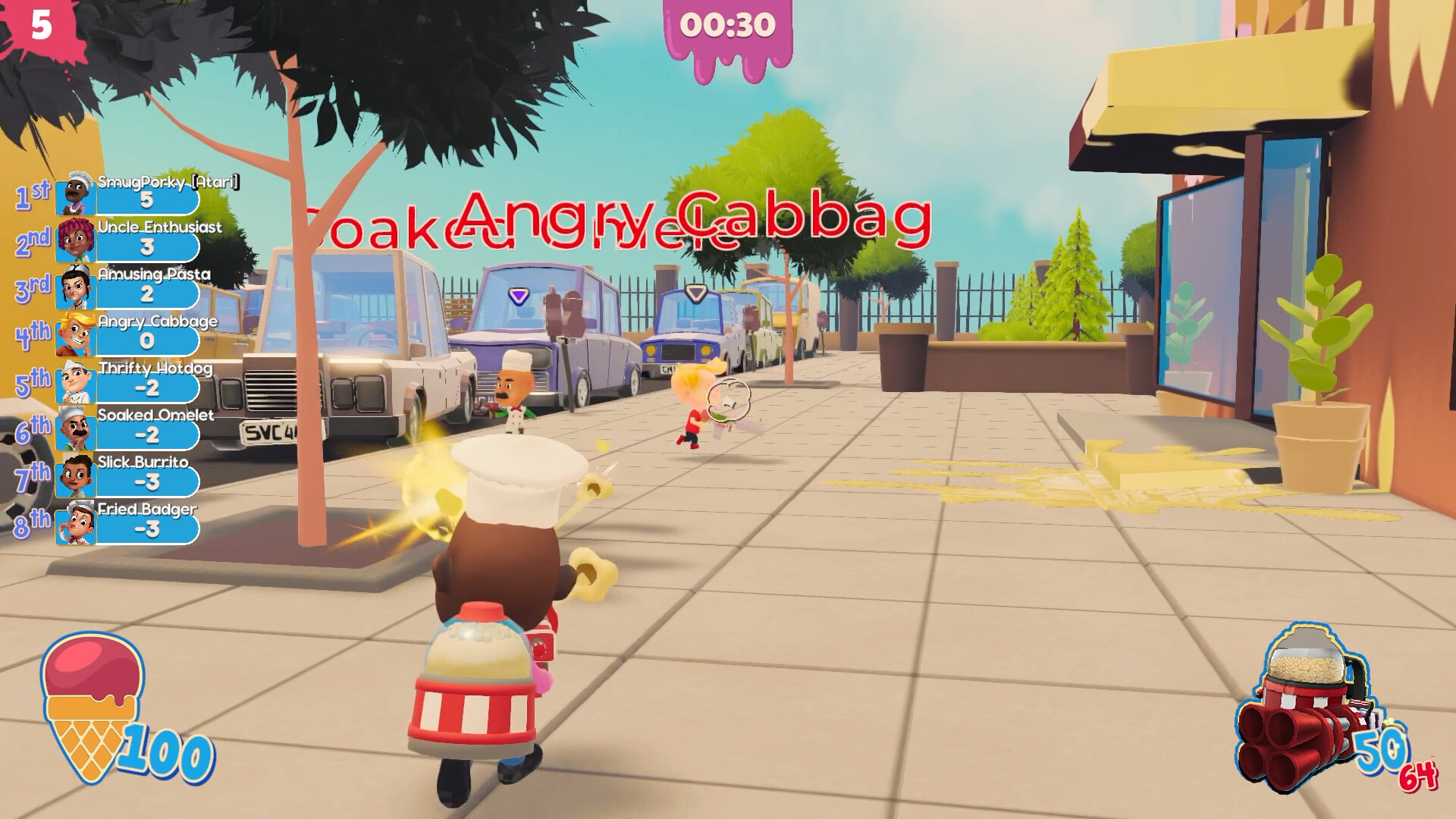Image resolution: width=1456 pixels, height=819 pixels.
Task: Click Soaked Omelet's mustached avatar
Action: pos(75,428)
